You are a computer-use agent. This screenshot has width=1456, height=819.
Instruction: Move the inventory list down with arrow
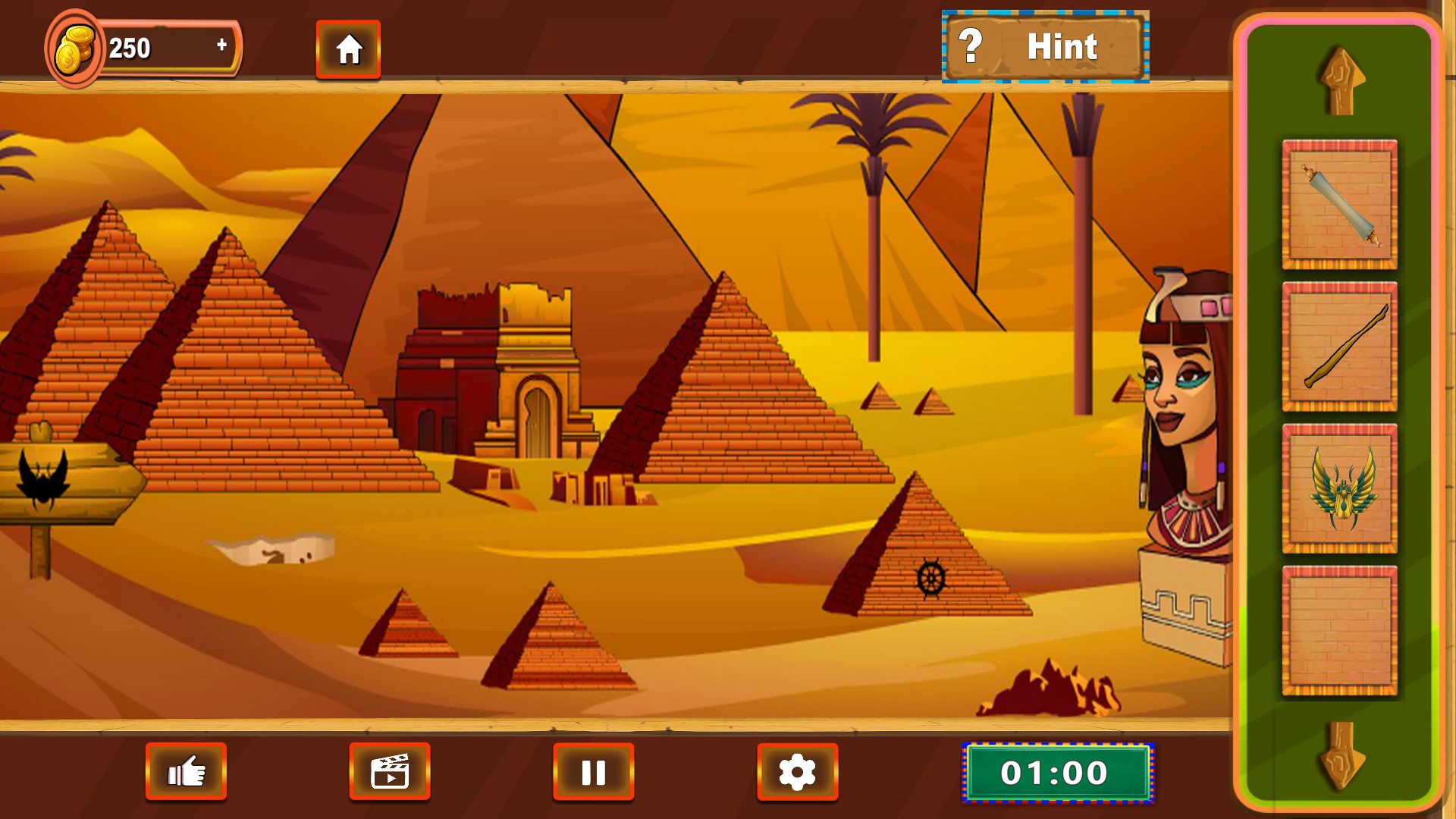pyautogui.click(x=1341, y=755)
